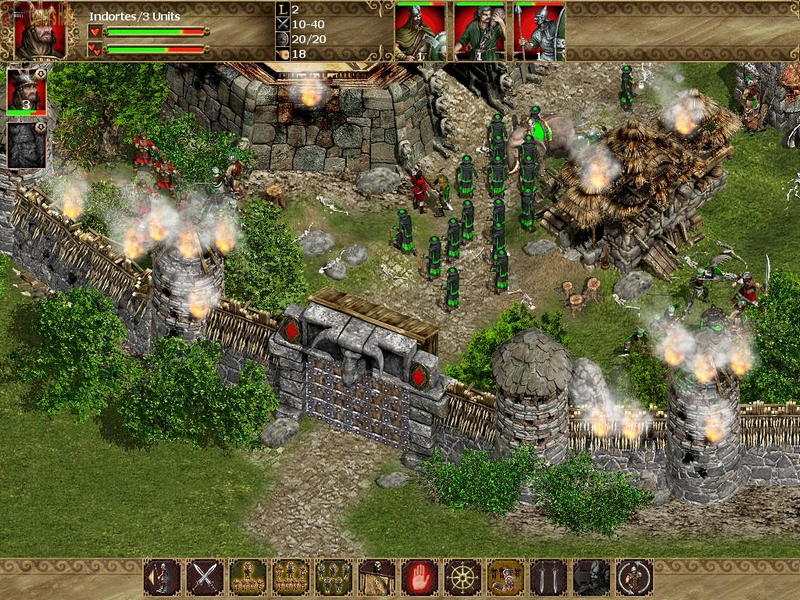Viewport: 800px width, 600px height.
Task: Activate the crossed swords attack command
Action: 205,577
